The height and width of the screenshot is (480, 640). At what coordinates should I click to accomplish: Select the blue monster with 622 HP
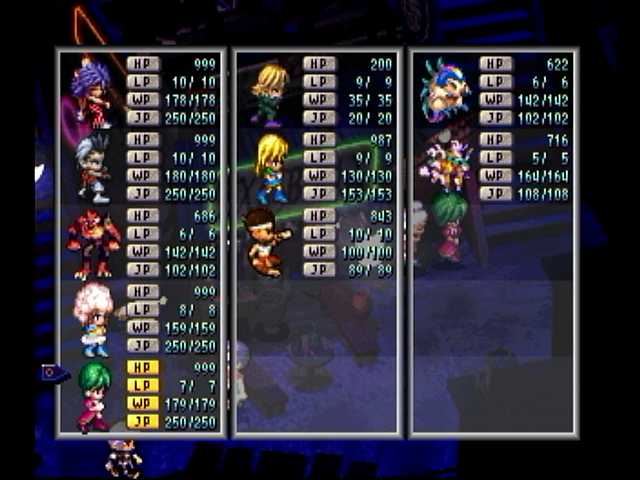pos(445,90)
